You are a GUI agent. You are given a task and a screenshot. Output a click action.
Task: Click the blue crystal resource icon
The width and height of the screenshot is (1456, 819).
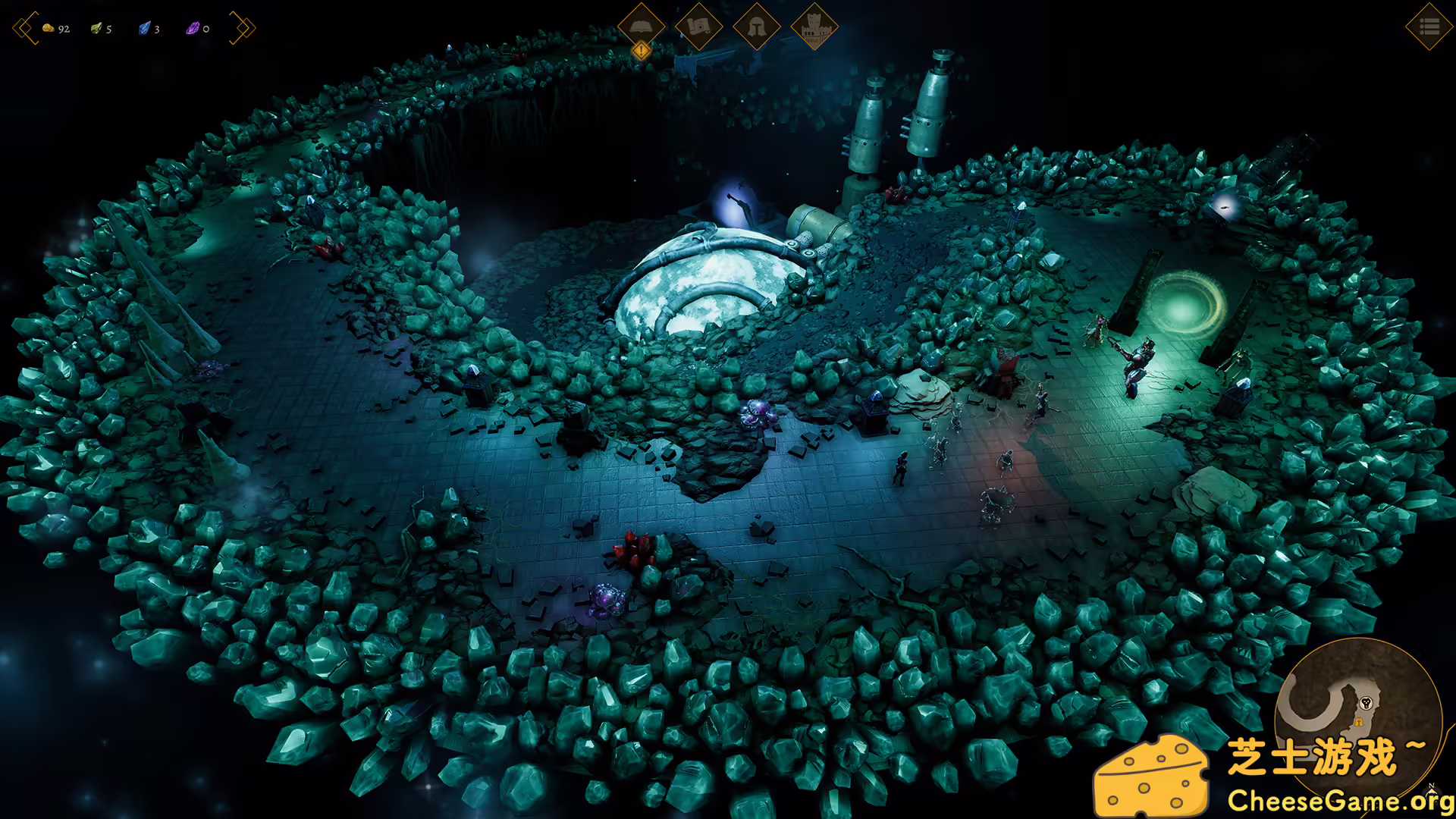144,28
